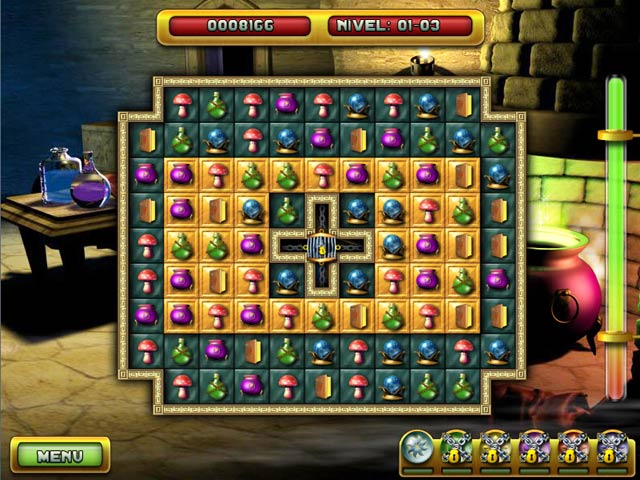Image resolution: width=640 pixels, height=480 pixels.
Task: Select the locked red power-up slot
Action: (572, 450)
